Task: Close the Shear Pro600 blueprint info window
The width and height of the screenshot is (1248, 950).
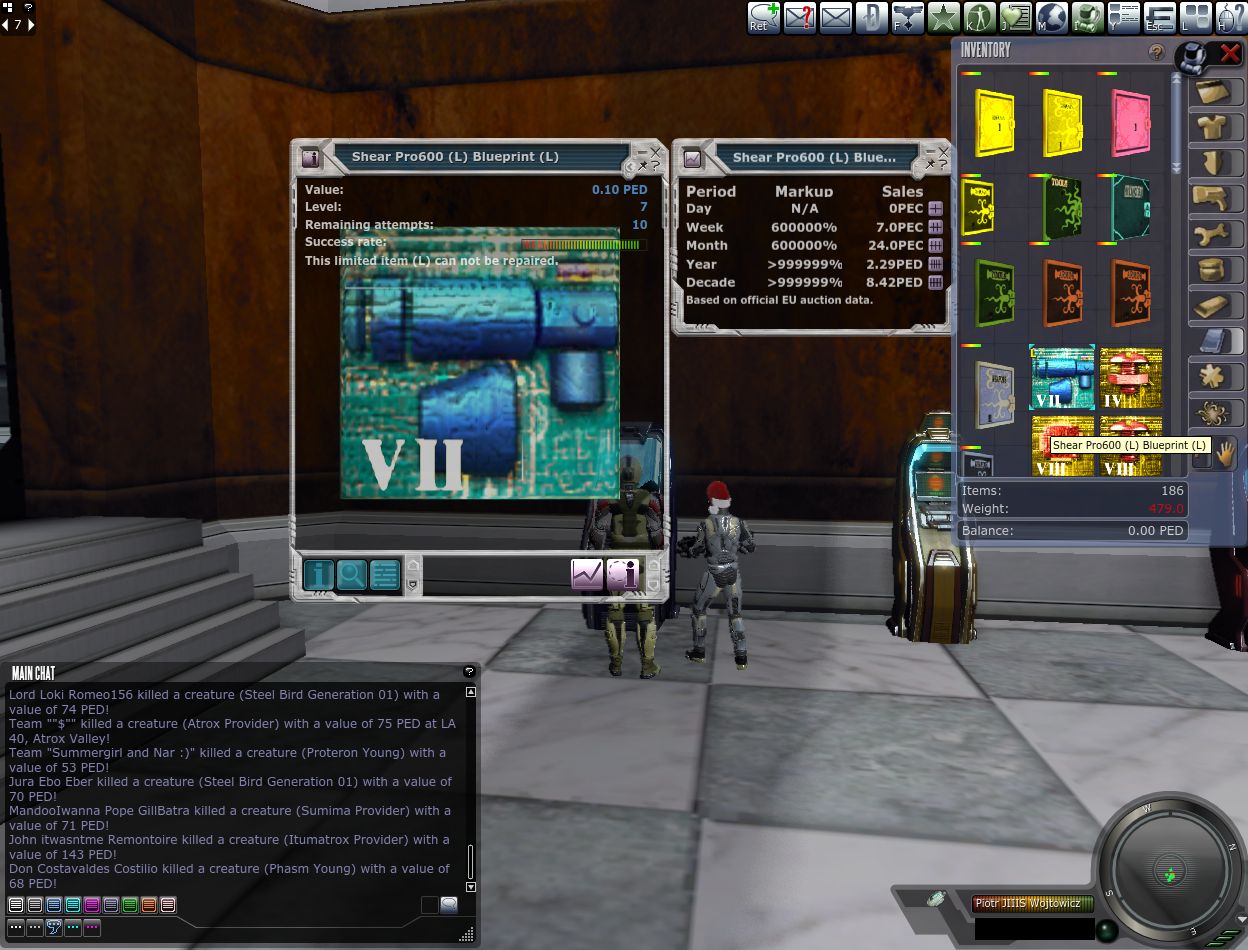Action: click(x=655, y=152)
